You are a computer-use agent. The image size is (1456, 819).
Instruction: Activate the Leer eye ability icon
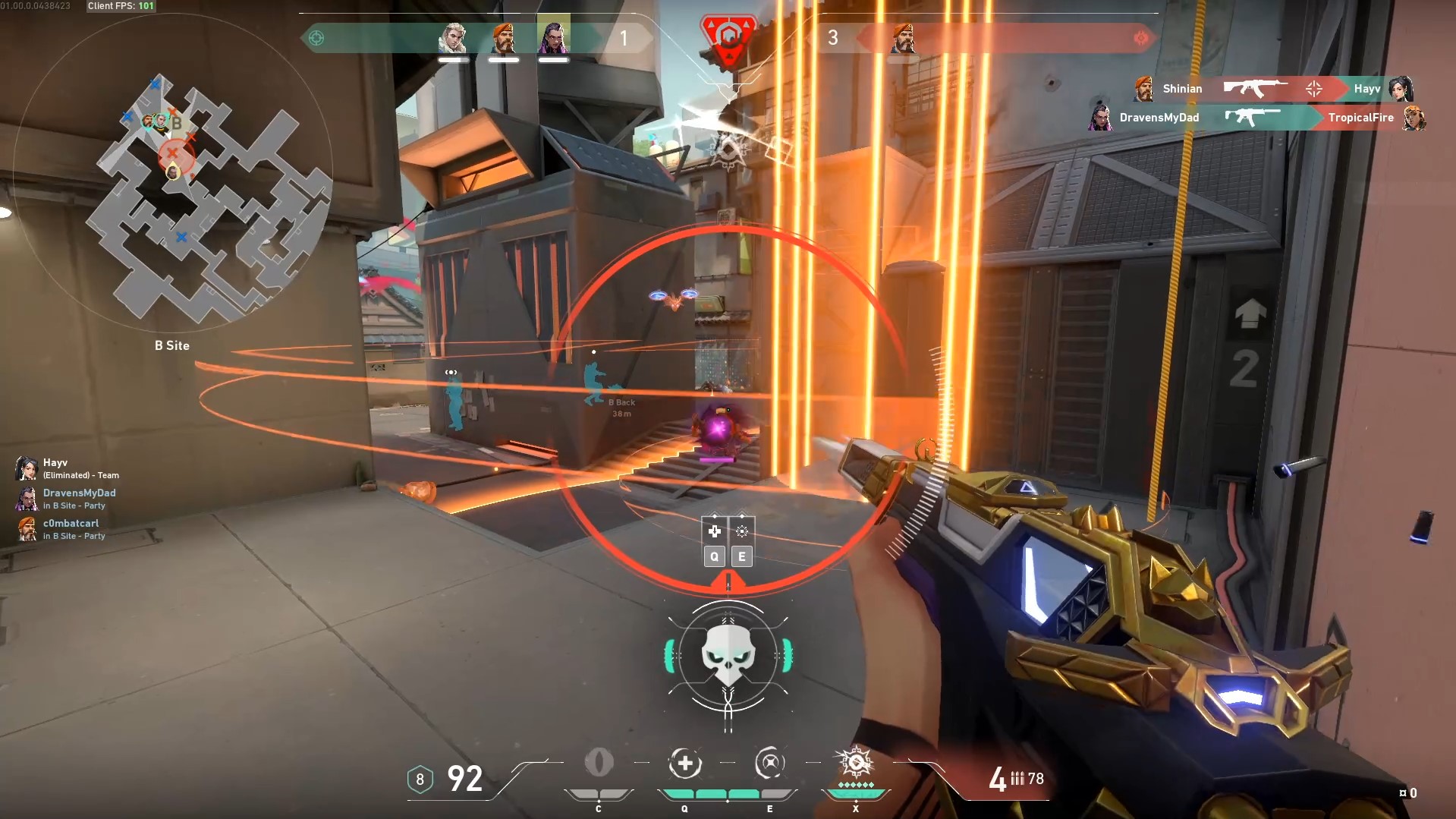pos(599,763)
